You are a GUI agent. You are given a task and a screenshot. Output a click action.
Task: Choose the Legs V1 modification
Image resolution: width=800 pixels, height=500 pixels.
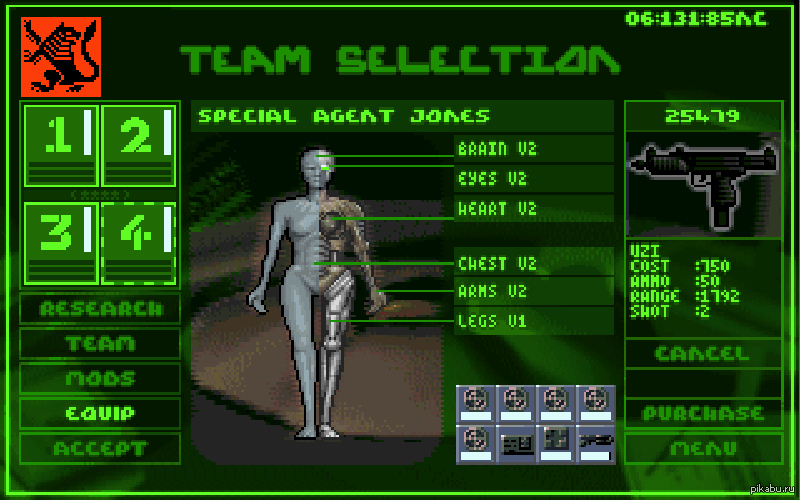coord(533,322)
